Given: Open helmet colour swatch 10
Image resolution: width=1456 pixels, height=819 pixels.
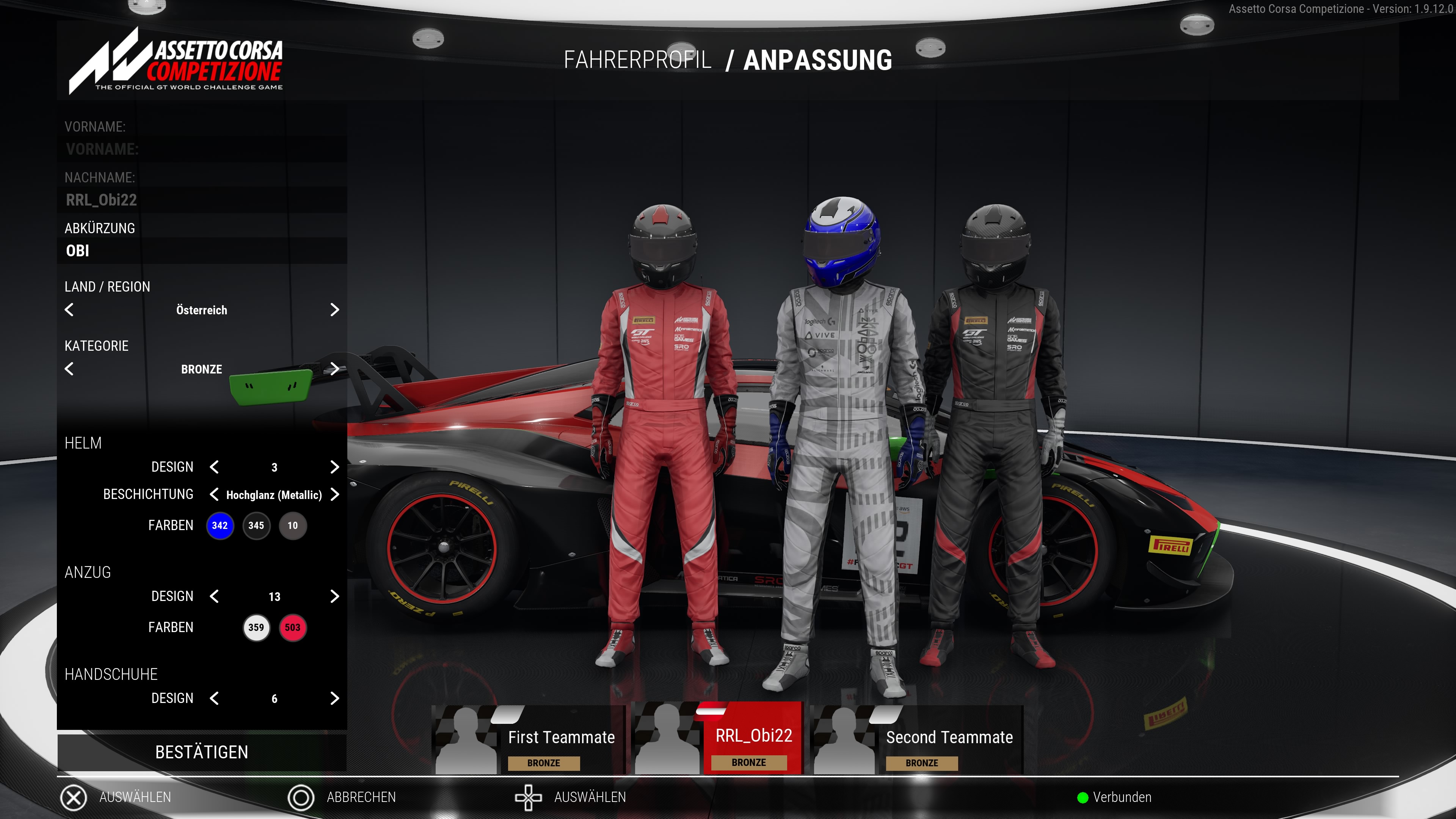Looking at the screenshot, I should click(x=292, y=526).
